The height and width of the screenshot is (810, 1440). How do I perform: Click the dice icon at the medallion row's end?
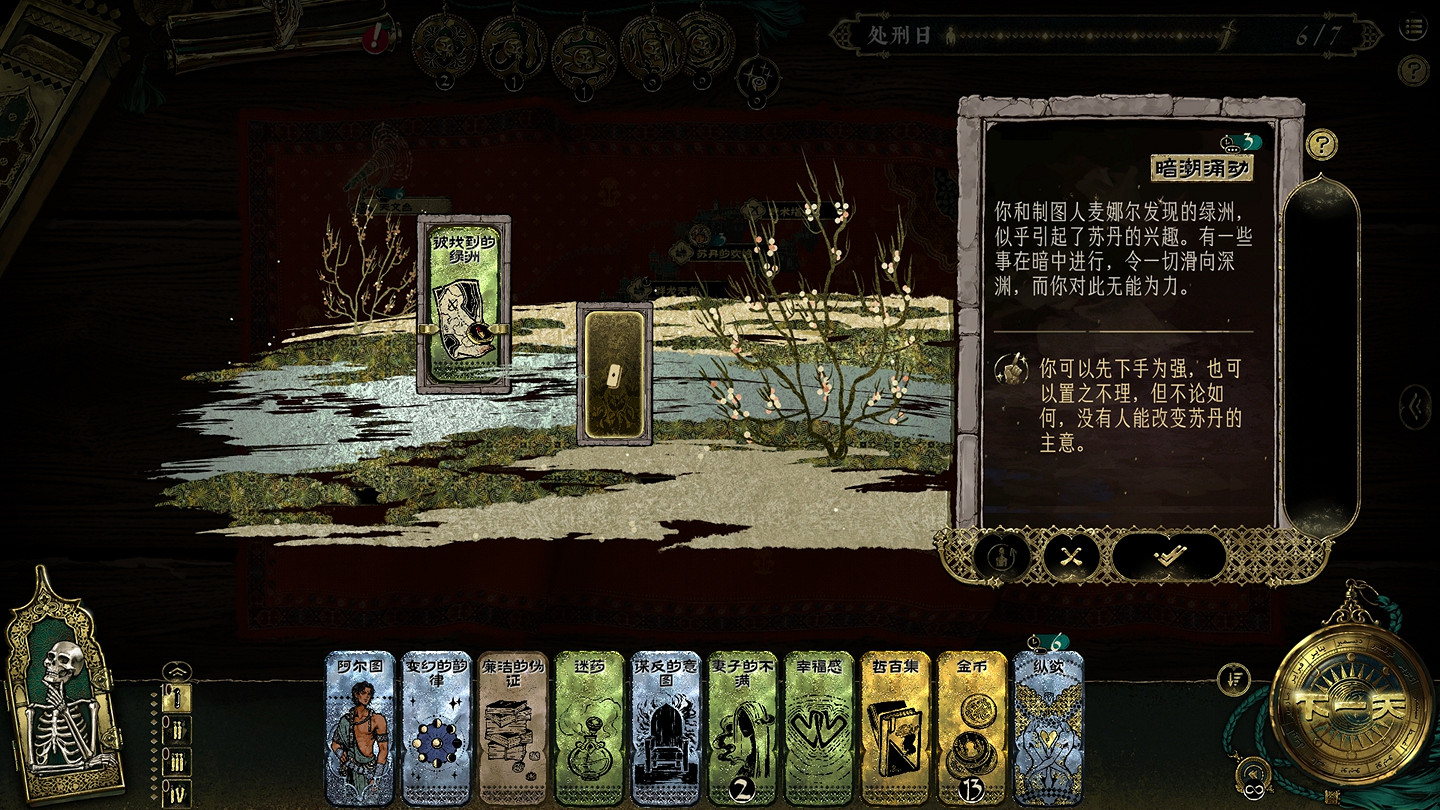pos(758,77)
